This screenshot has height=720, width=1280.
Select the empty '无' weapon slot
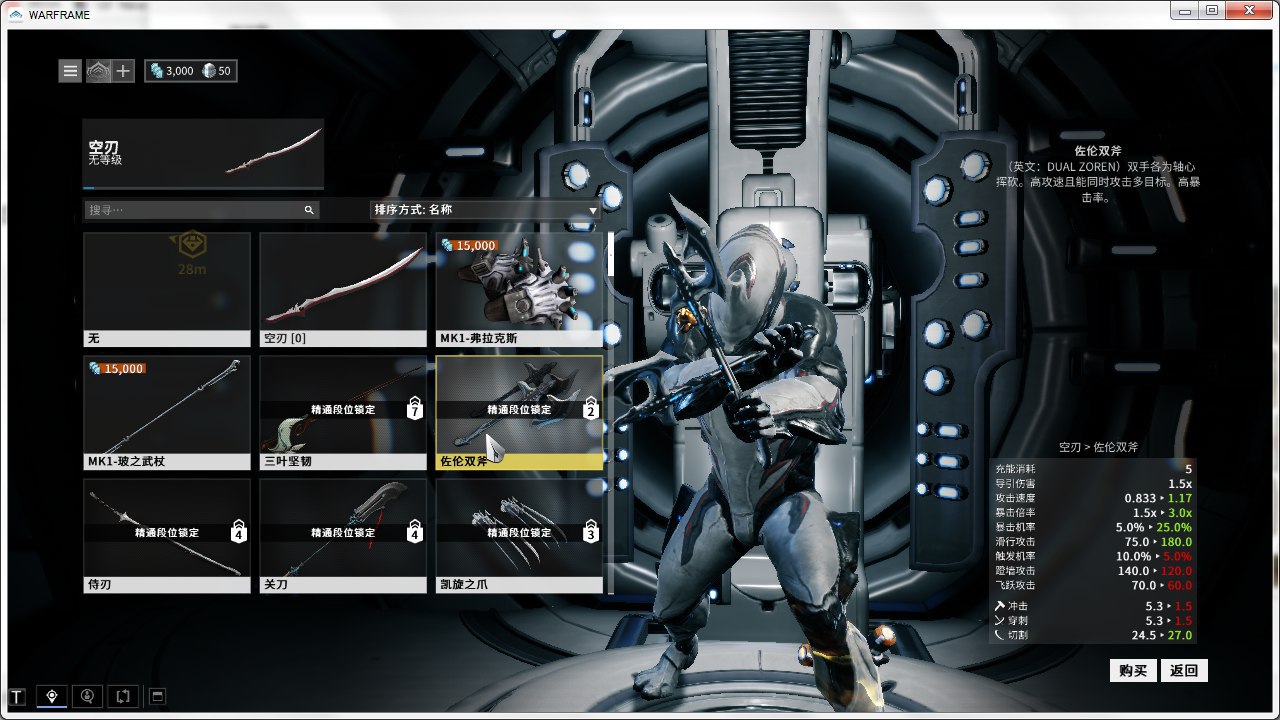[x=167, y=289]
